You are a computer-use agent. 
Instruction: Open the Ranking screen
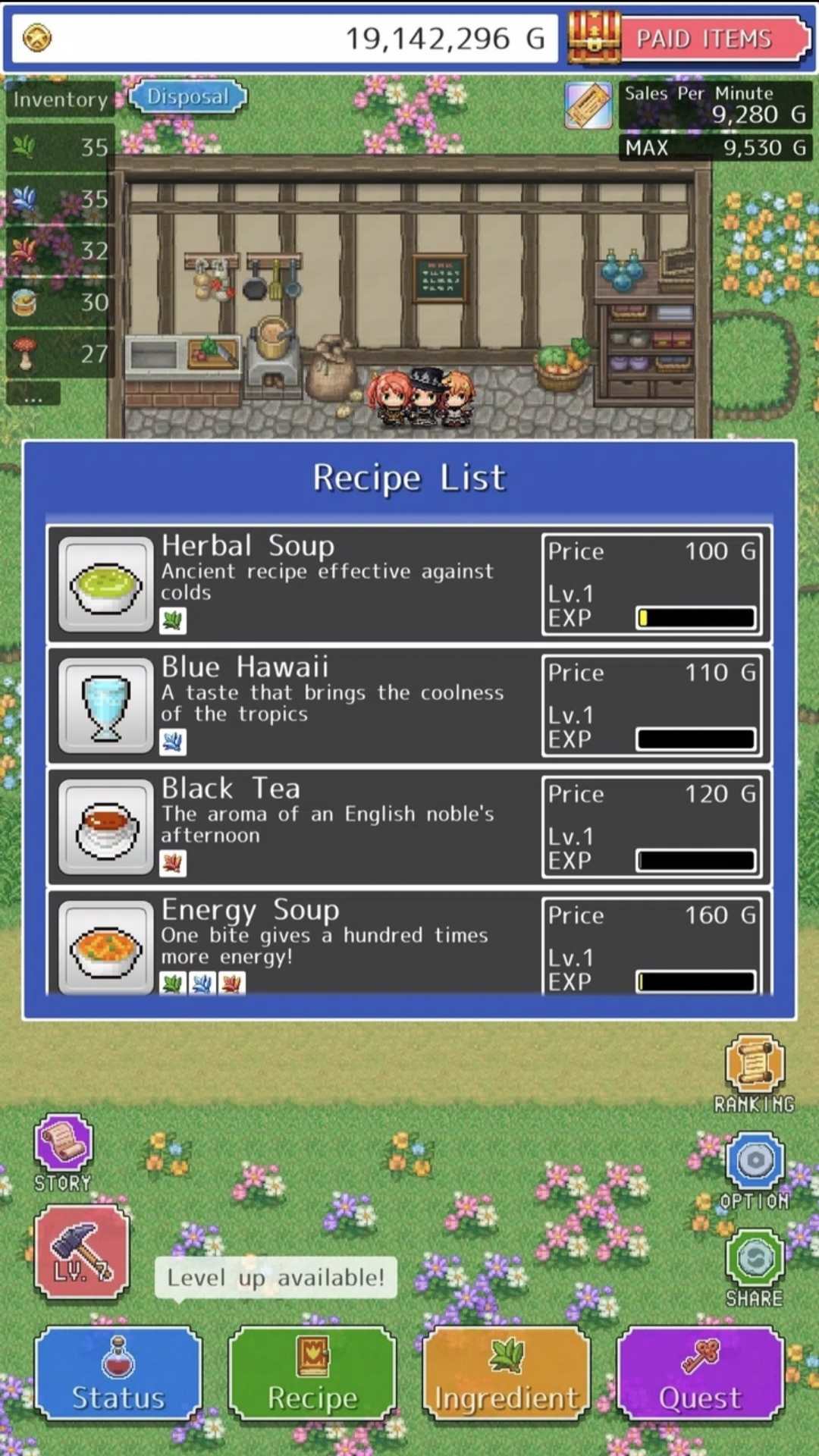[x=755, y=1071]
